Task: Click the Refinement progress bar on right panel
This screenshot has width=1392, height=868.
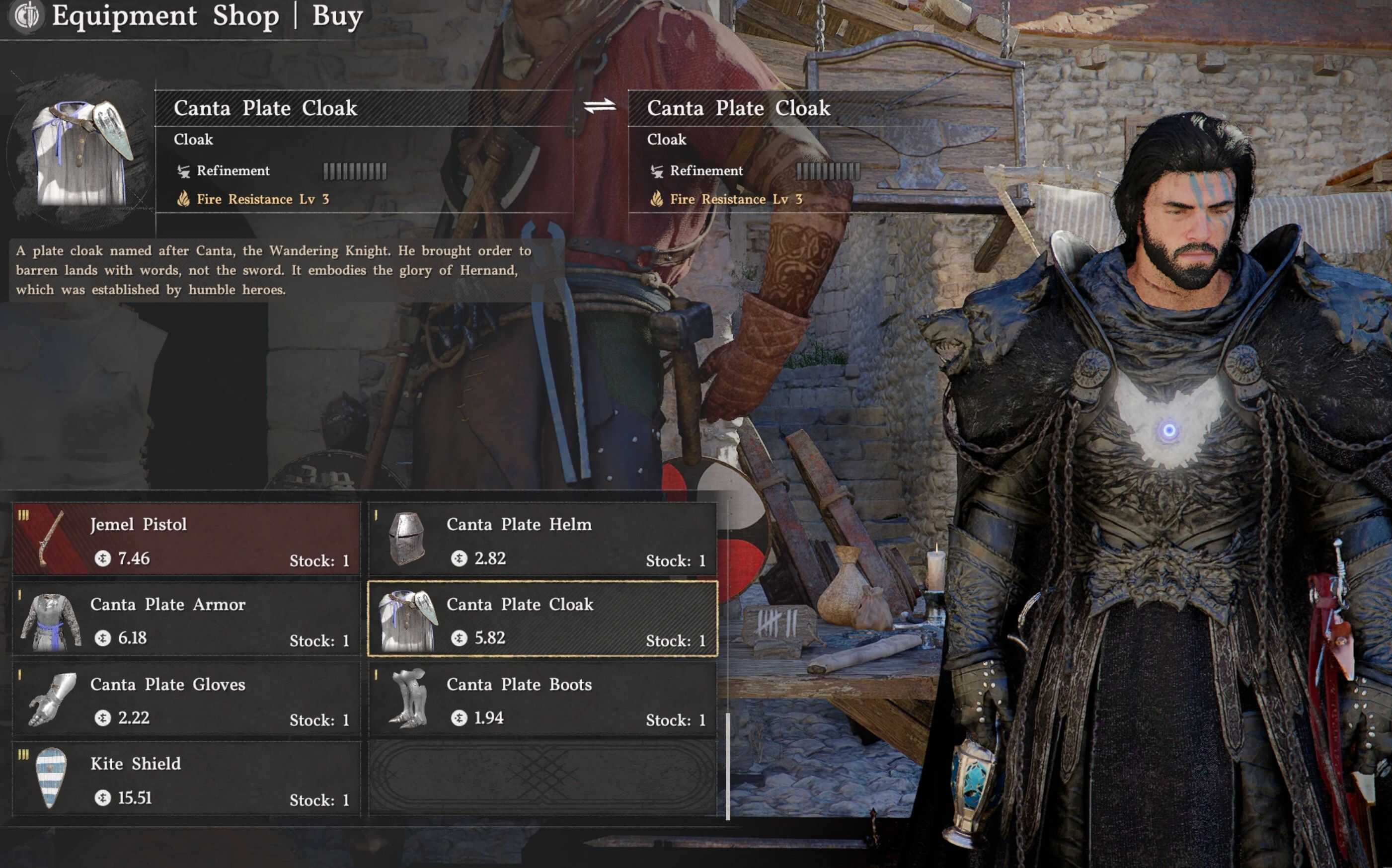Action: (x=829, y=170)
